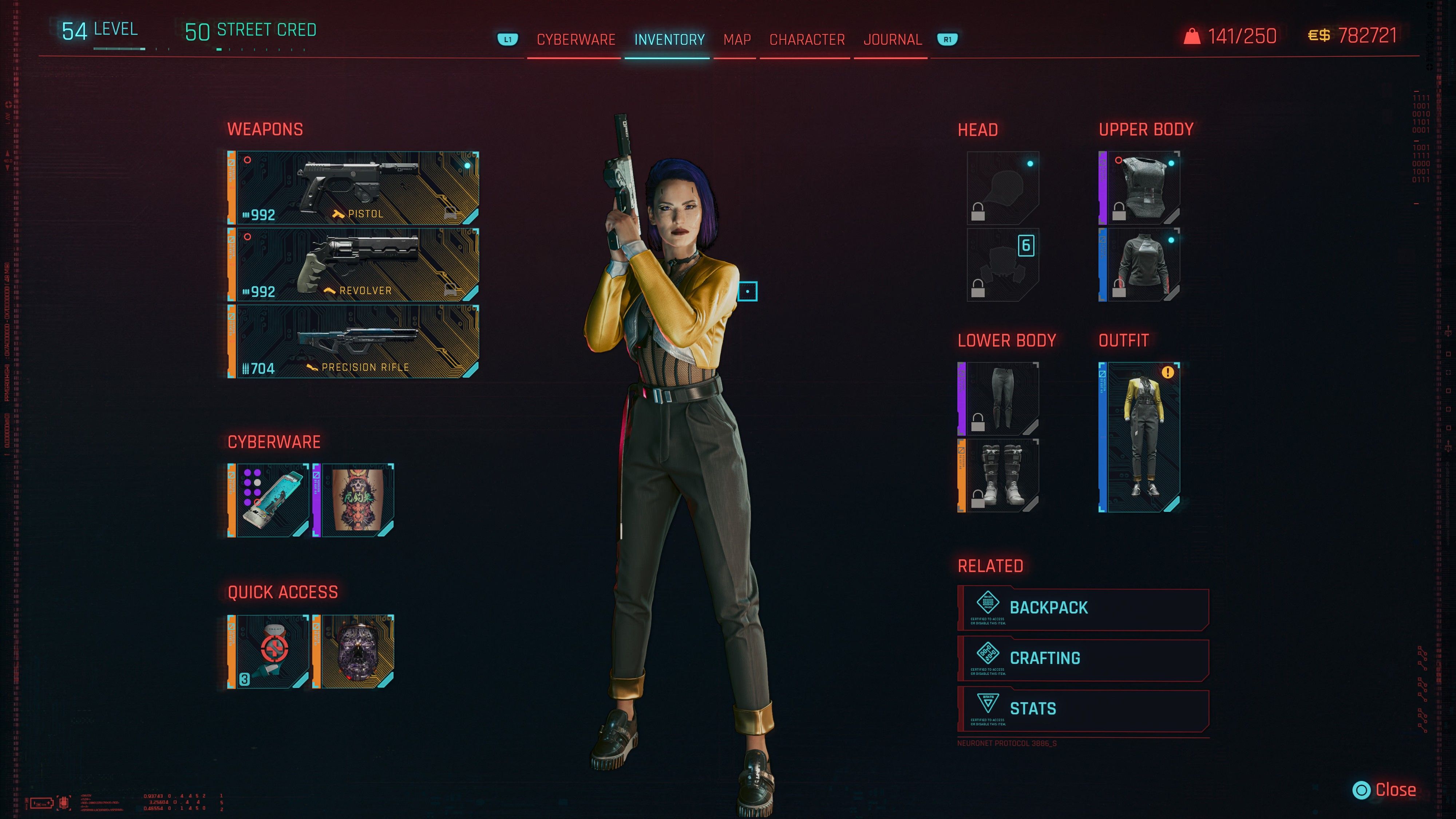The height and width of the screenshot is (819, 1456).
Task: Open the Map tab
Action: (736, 40)
